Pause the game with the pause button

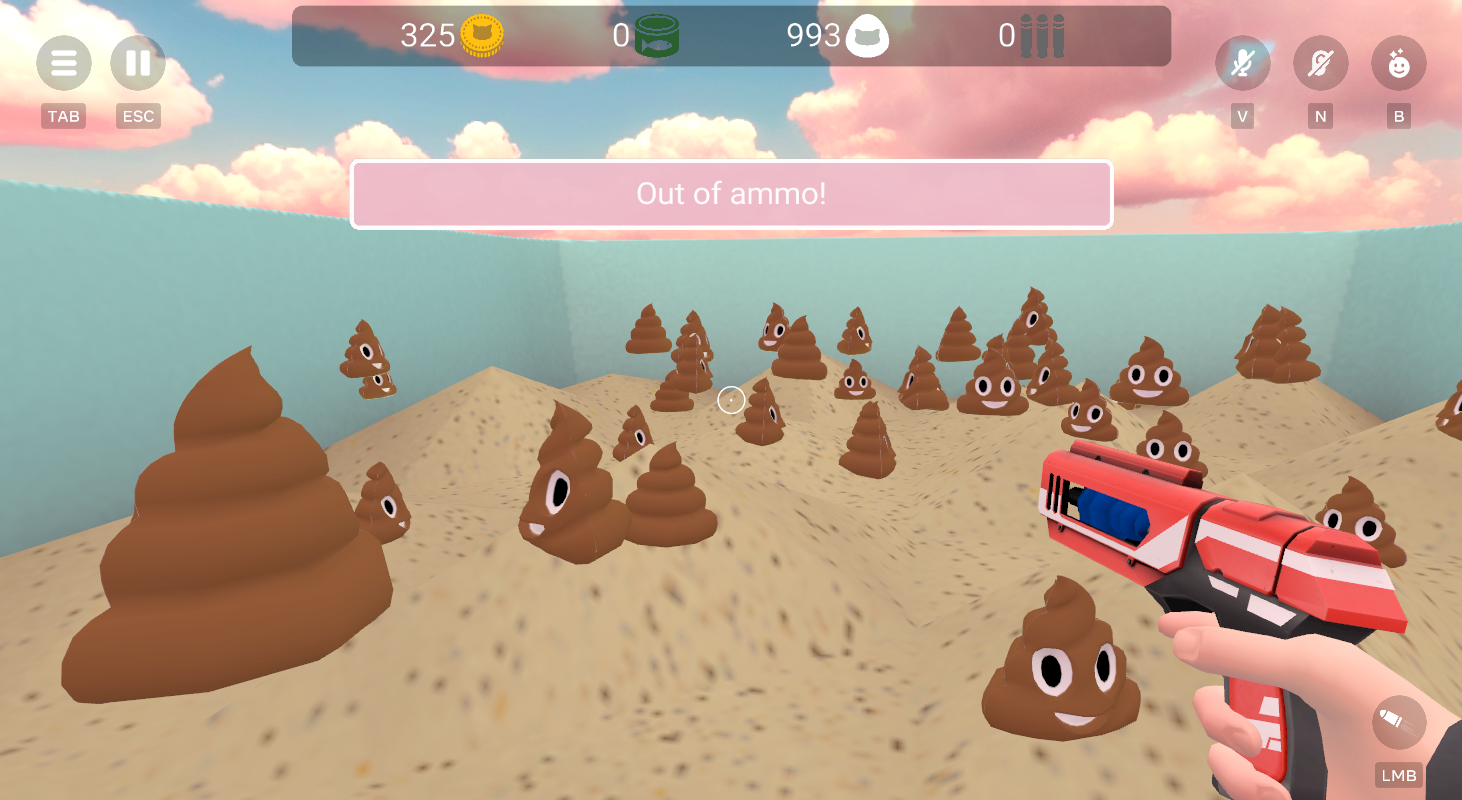pyautogui.click(x=138, y=64)
